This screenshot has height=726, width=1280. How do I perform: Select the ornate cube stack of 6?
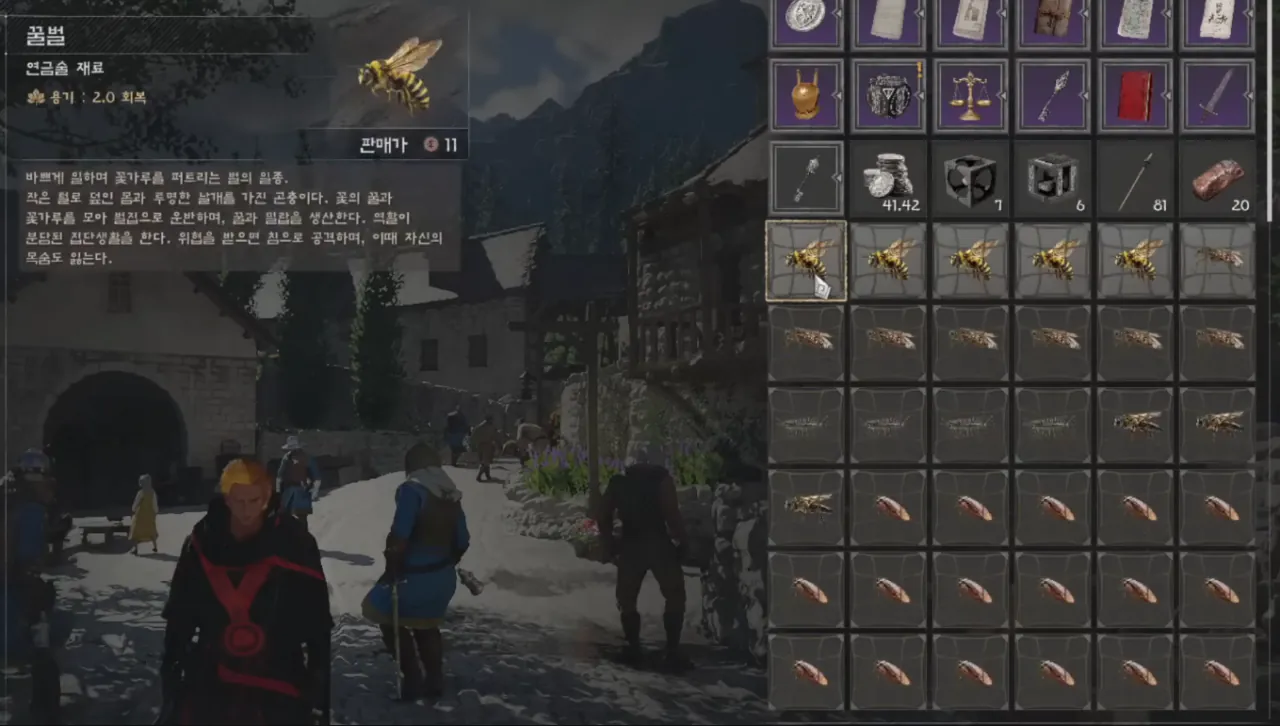(1052, 179)
